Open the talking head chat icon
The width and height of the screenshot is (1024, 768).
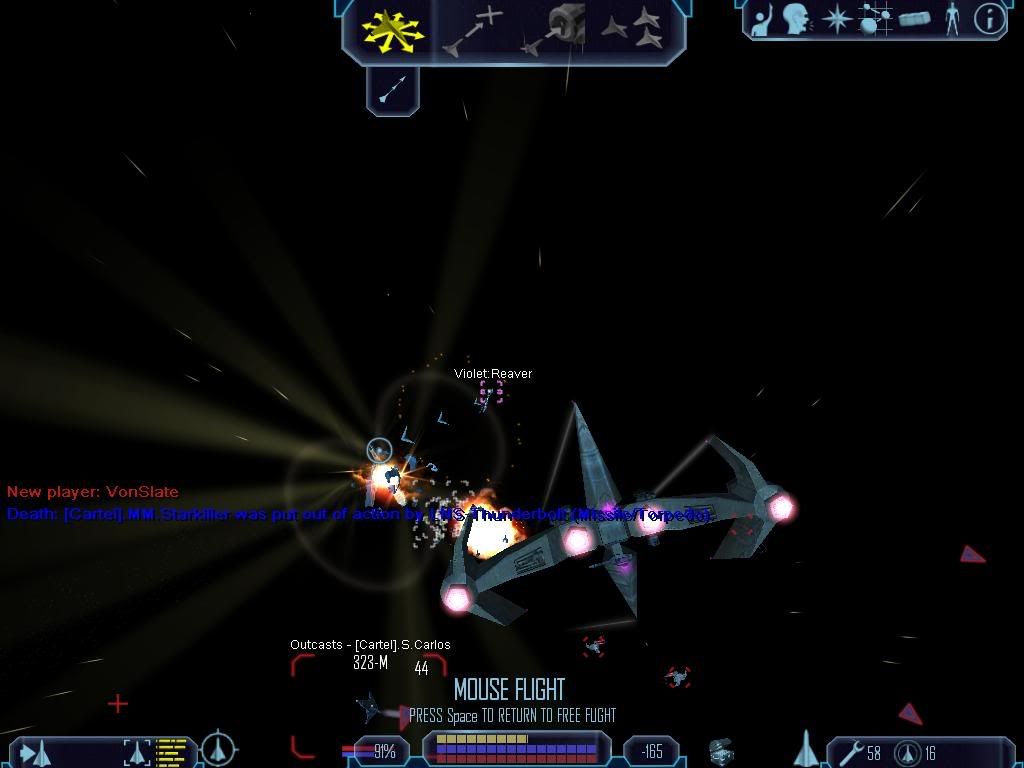pyautogui.click(x=797, y=19)
